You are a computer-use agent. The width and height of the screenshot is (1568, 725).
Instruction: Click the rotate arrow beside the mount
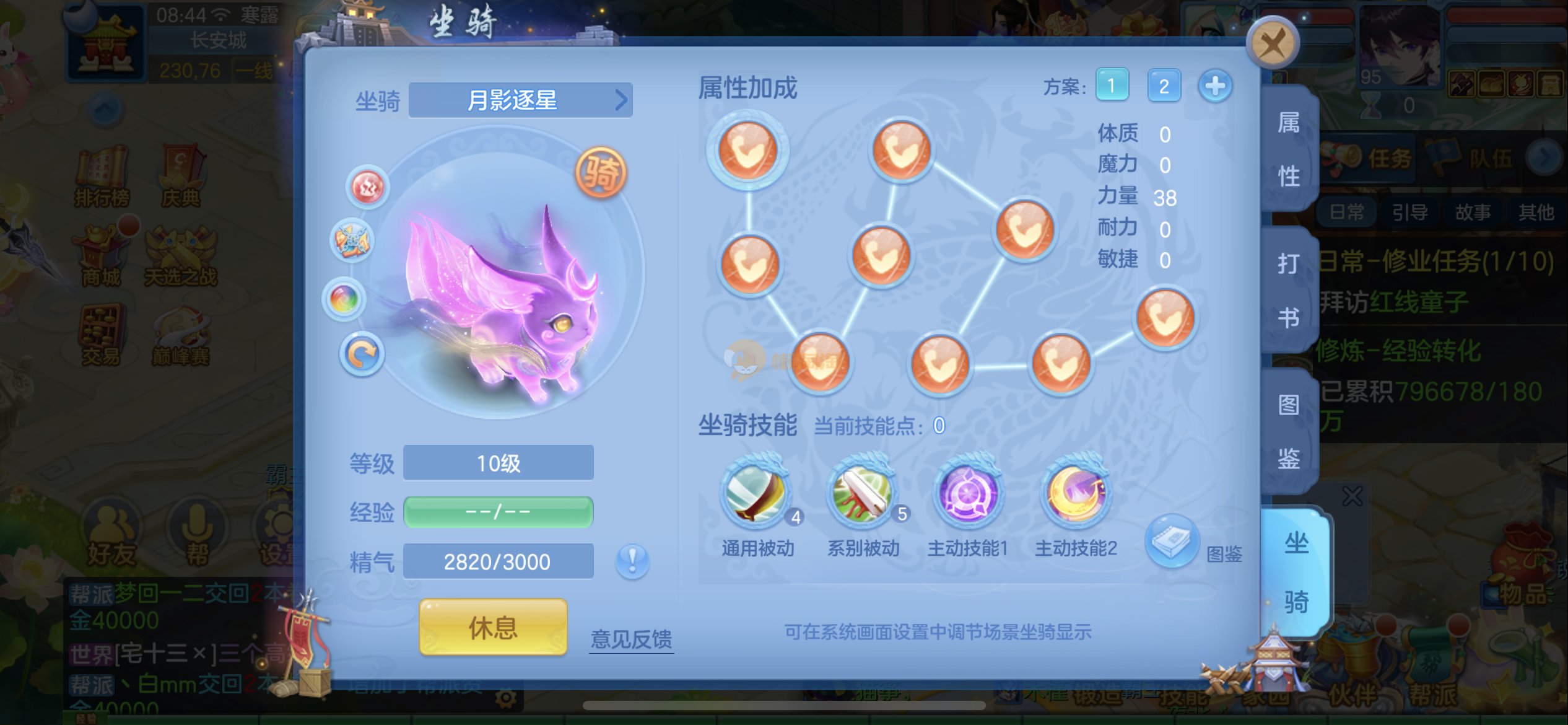click(x=362, y=354)
